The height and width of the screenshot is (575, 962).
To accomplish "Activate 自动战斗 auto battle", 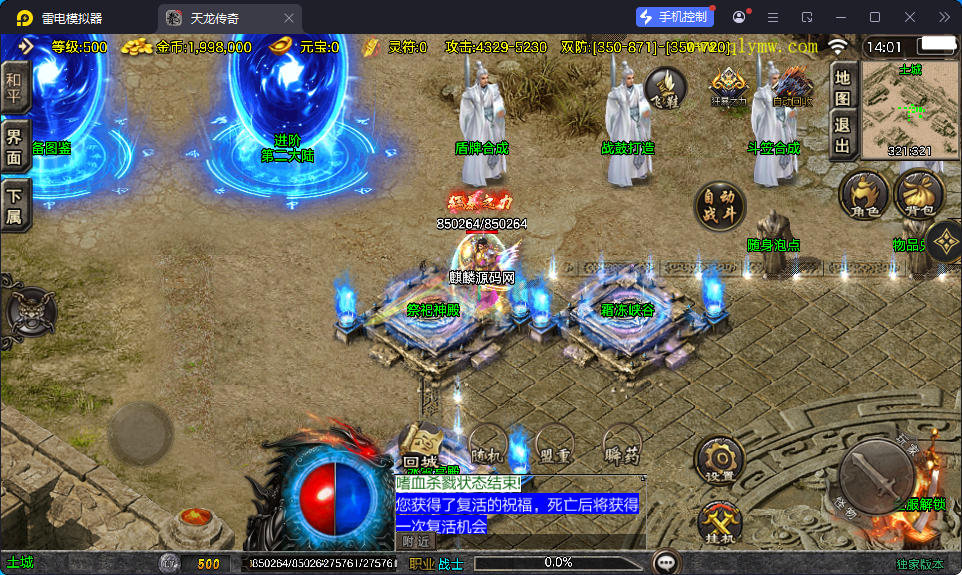I will coord(720,206).
